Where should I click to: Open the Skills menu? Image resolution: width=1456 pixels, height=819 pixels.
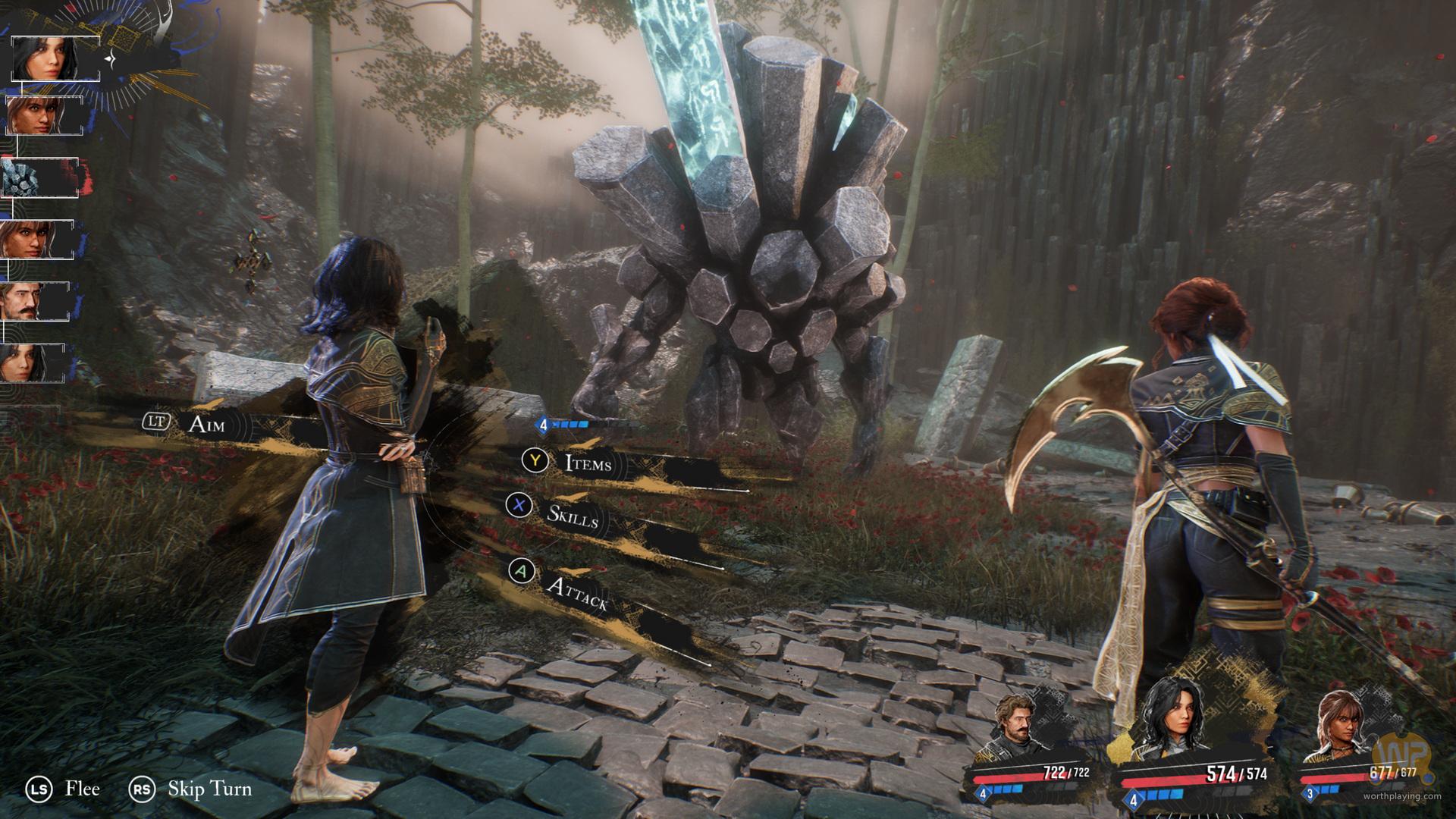pyautogui.click(x=573, y=513)
